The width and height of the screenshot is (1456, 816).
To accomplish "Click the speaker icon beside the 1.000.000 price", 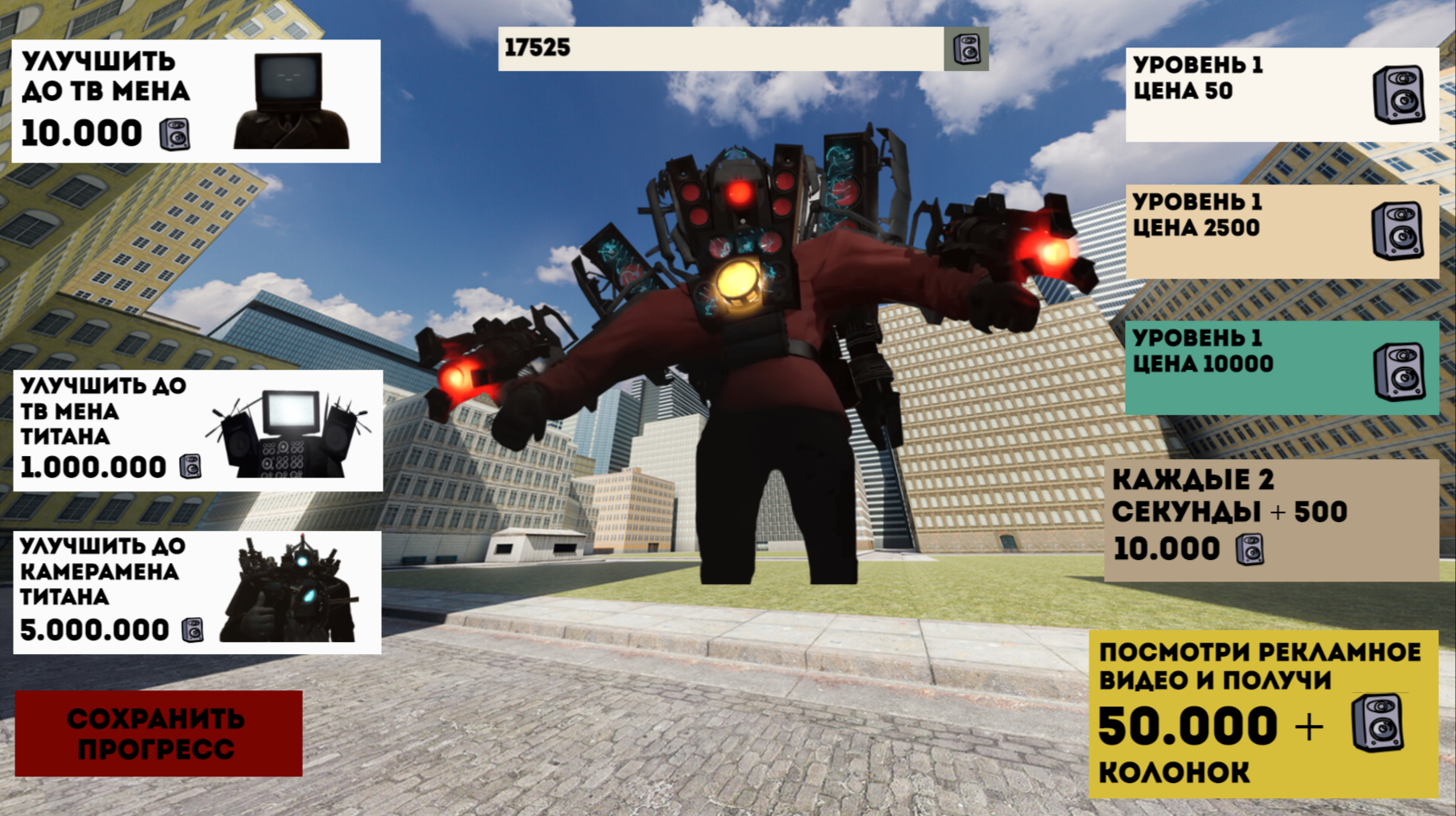I will [x=190, y=466].
